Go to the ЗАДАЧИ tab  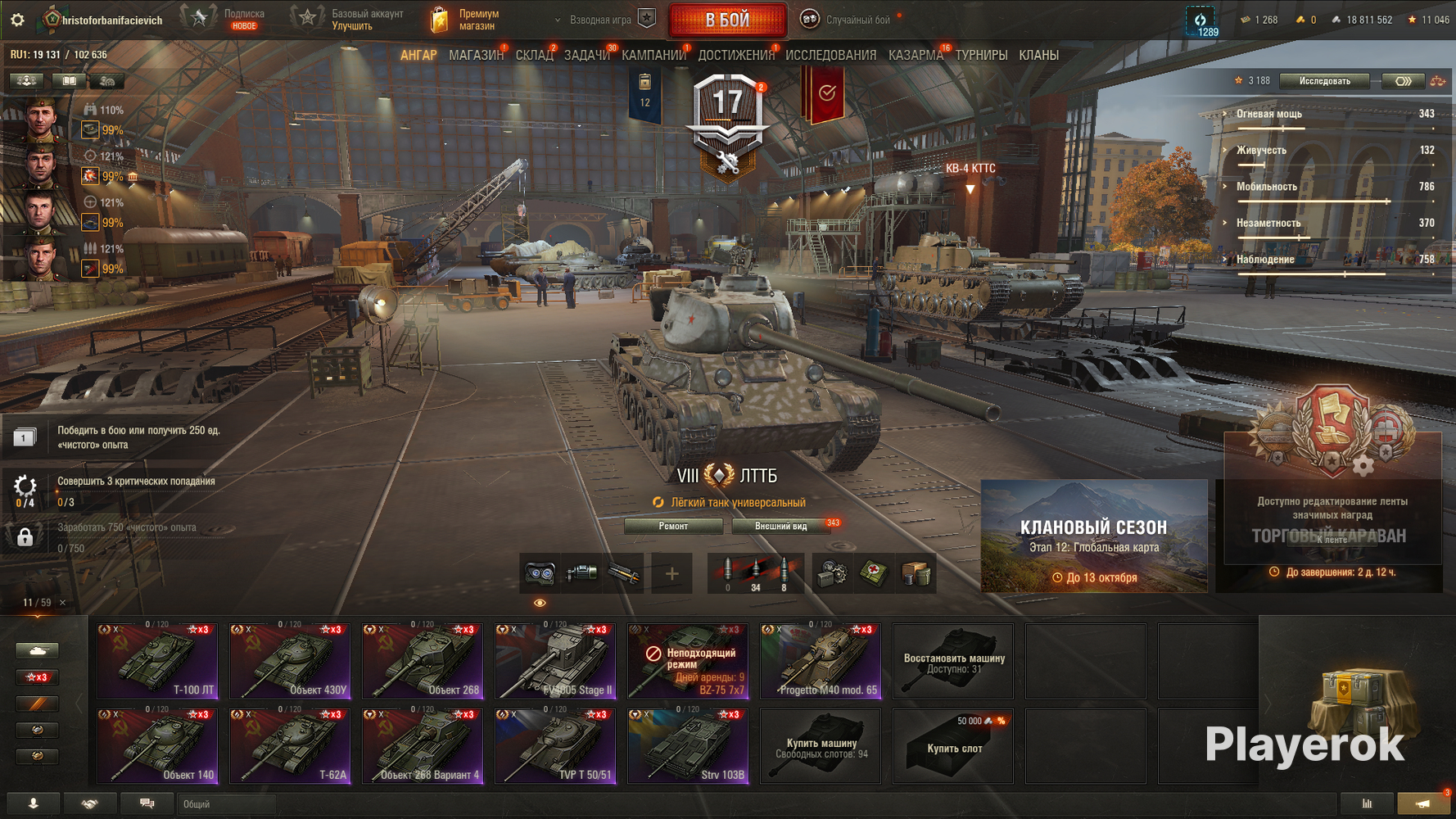click(586, 55)
